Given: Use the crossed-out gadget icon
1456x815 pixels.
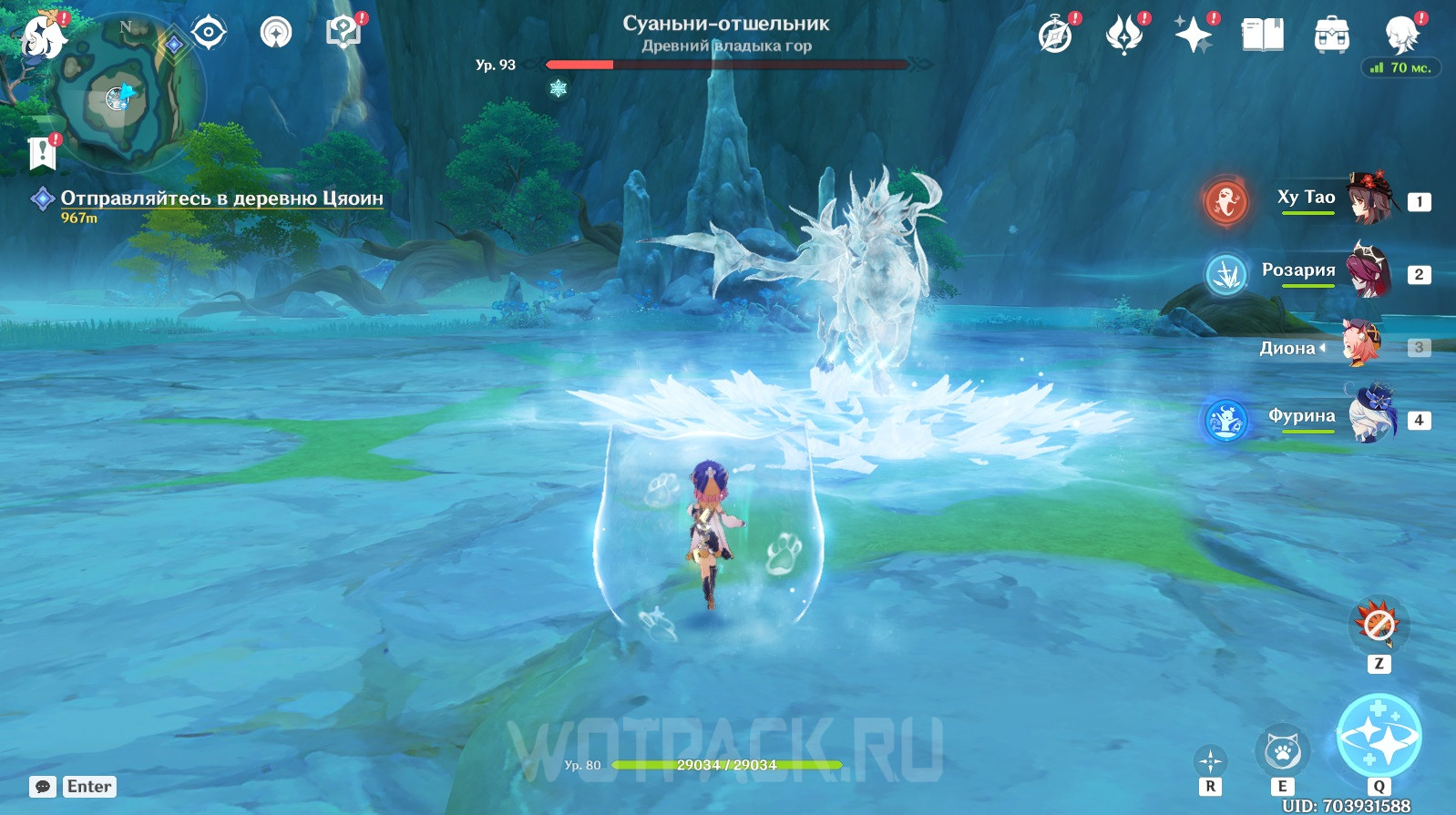Looking at the screenshot, I should [x=1378, y=626].
